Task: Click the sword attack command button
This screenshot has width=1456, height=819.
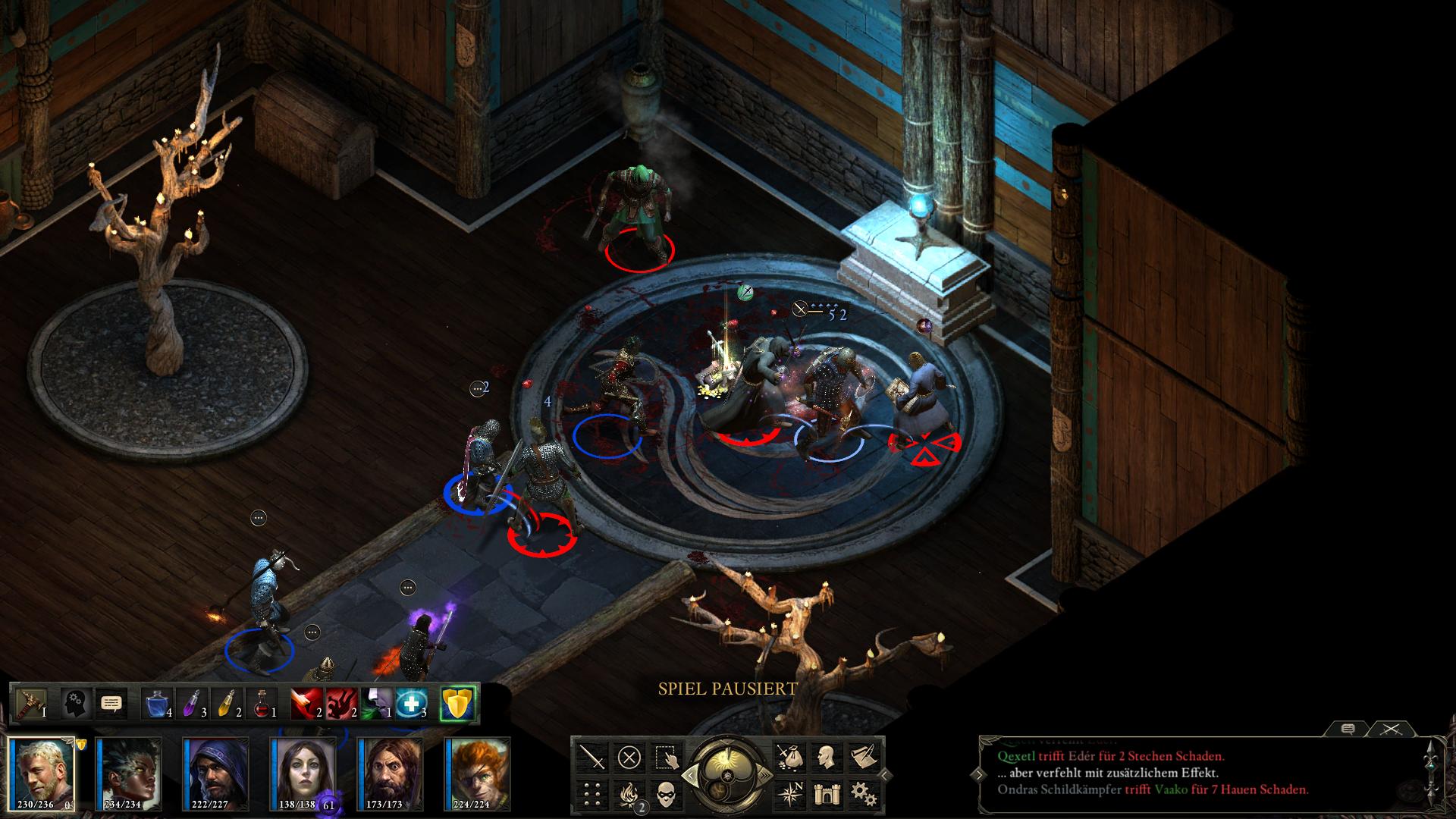Action: click(x=591, y=757)
